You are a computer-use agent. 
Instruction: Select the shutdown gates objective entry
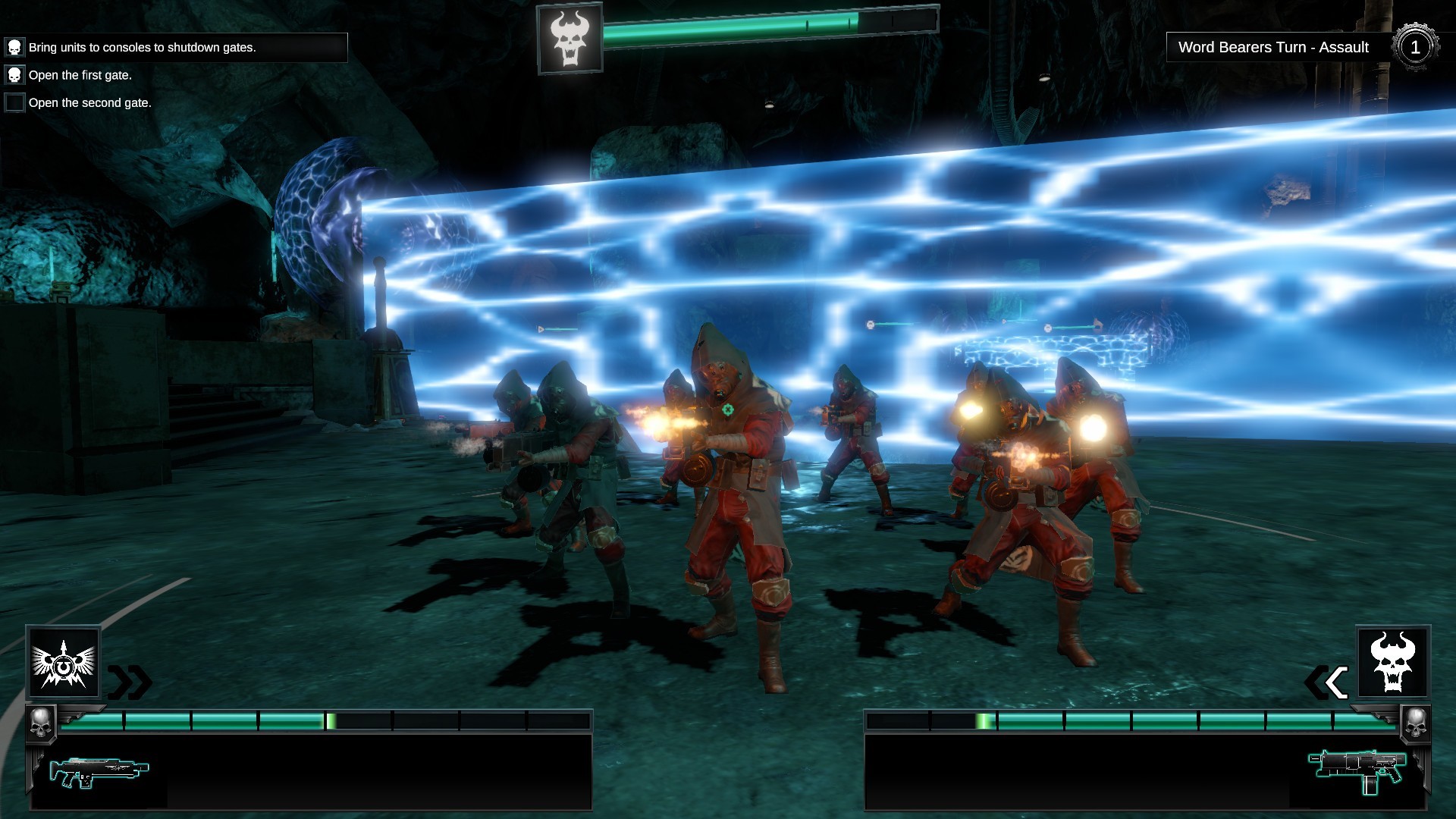point(142,48)
